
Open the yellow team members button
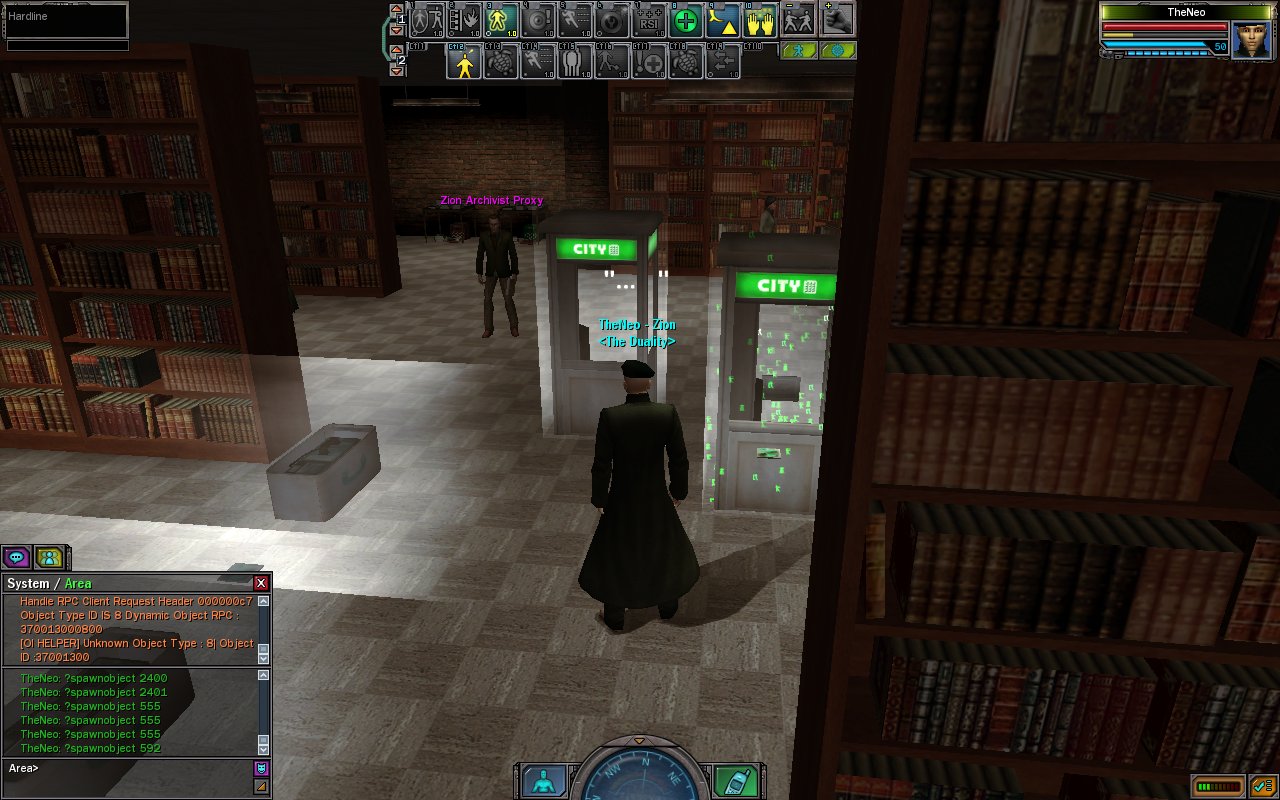tap(48, 557)
